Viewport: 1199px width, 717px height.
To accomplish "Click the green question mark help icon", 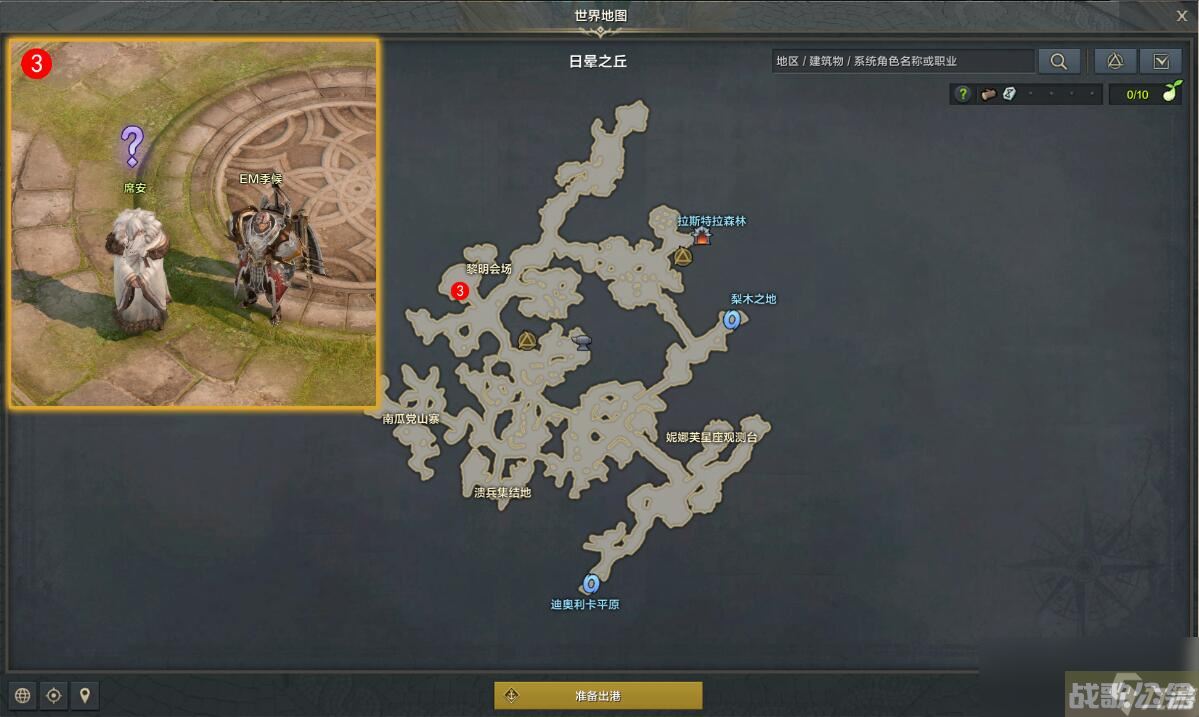I will (x=962, y=94).
